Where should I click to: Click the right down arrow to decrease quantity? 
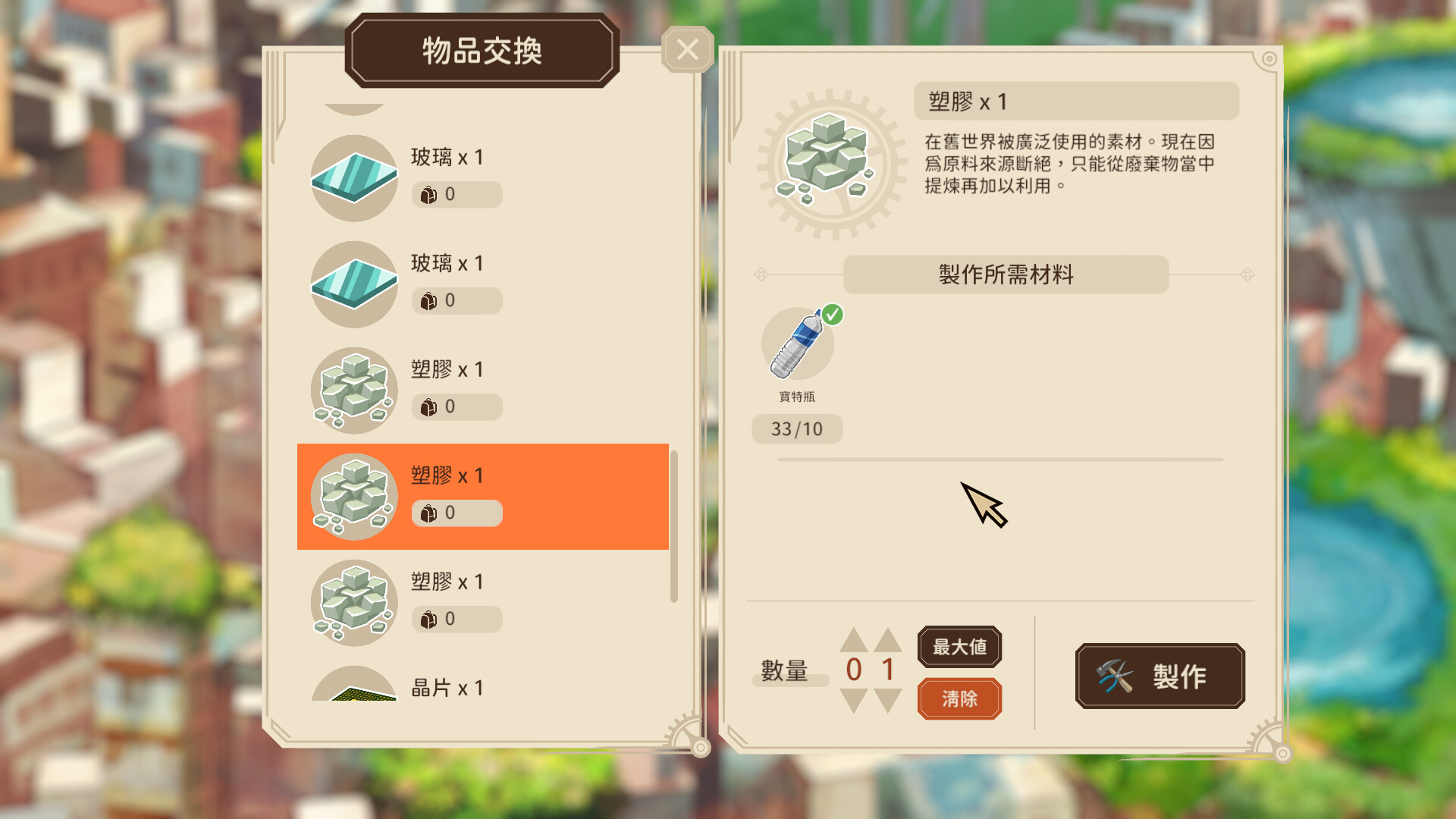pyautogui.click(x=887, y=701)
